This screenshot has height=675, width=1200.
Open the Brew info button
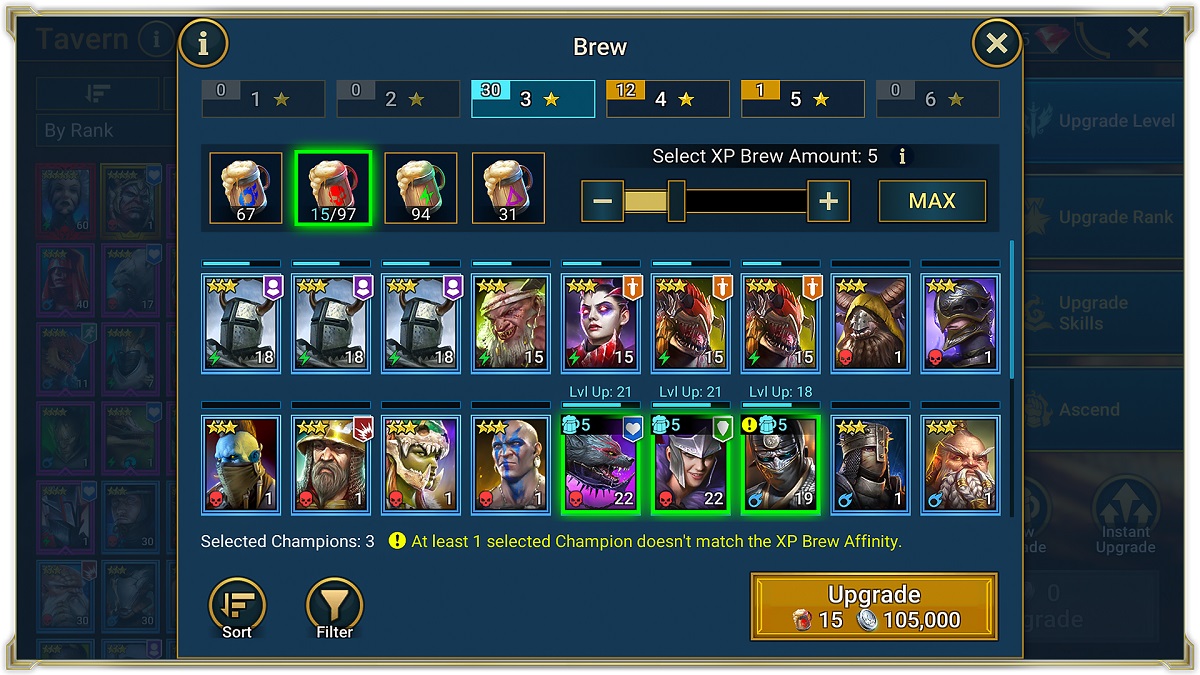pyautogui.click(x=203, y=43)
